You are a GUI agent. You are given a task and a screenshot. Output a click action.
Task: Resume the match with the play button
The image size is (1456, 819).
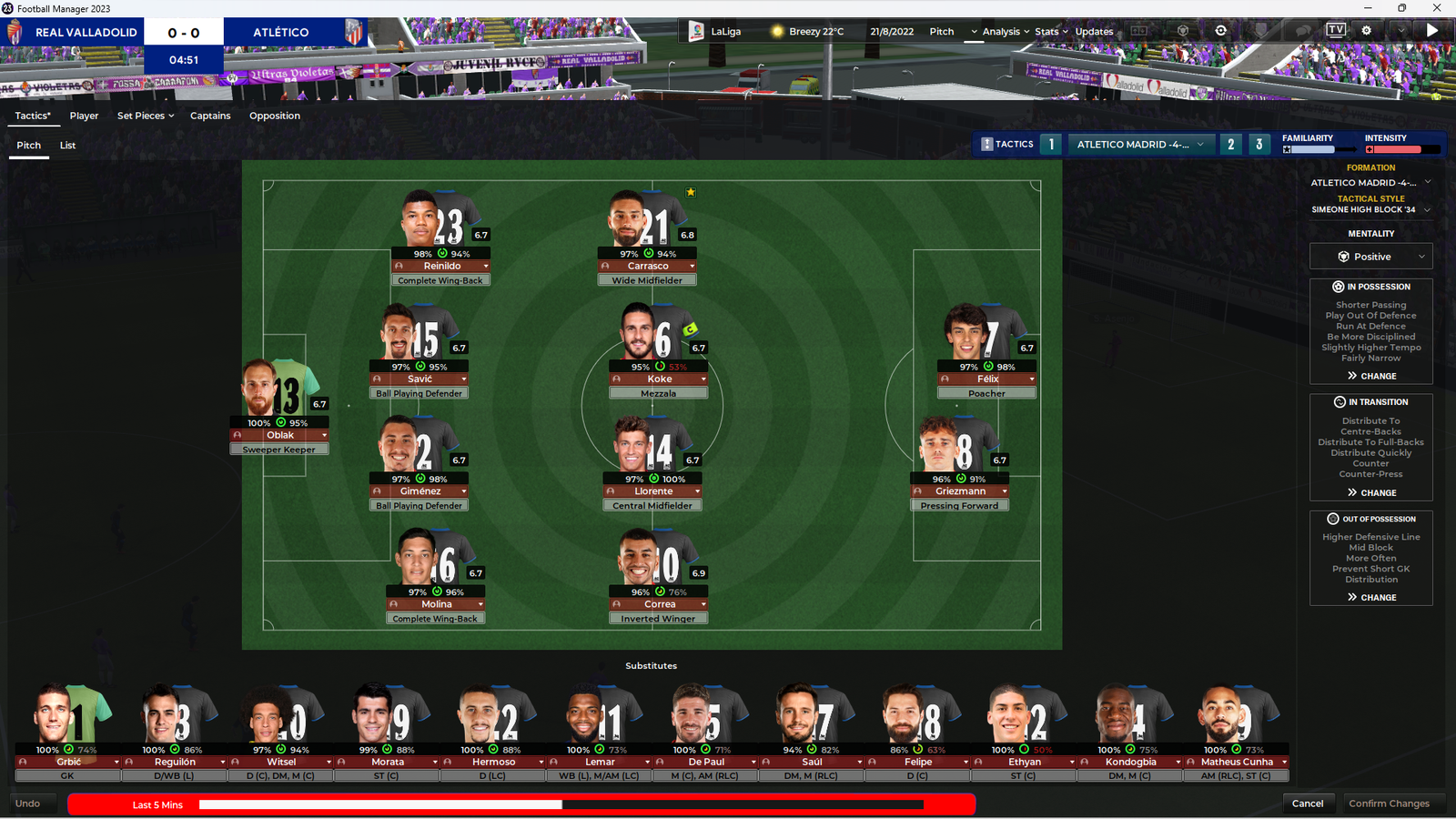(1432, 31)
